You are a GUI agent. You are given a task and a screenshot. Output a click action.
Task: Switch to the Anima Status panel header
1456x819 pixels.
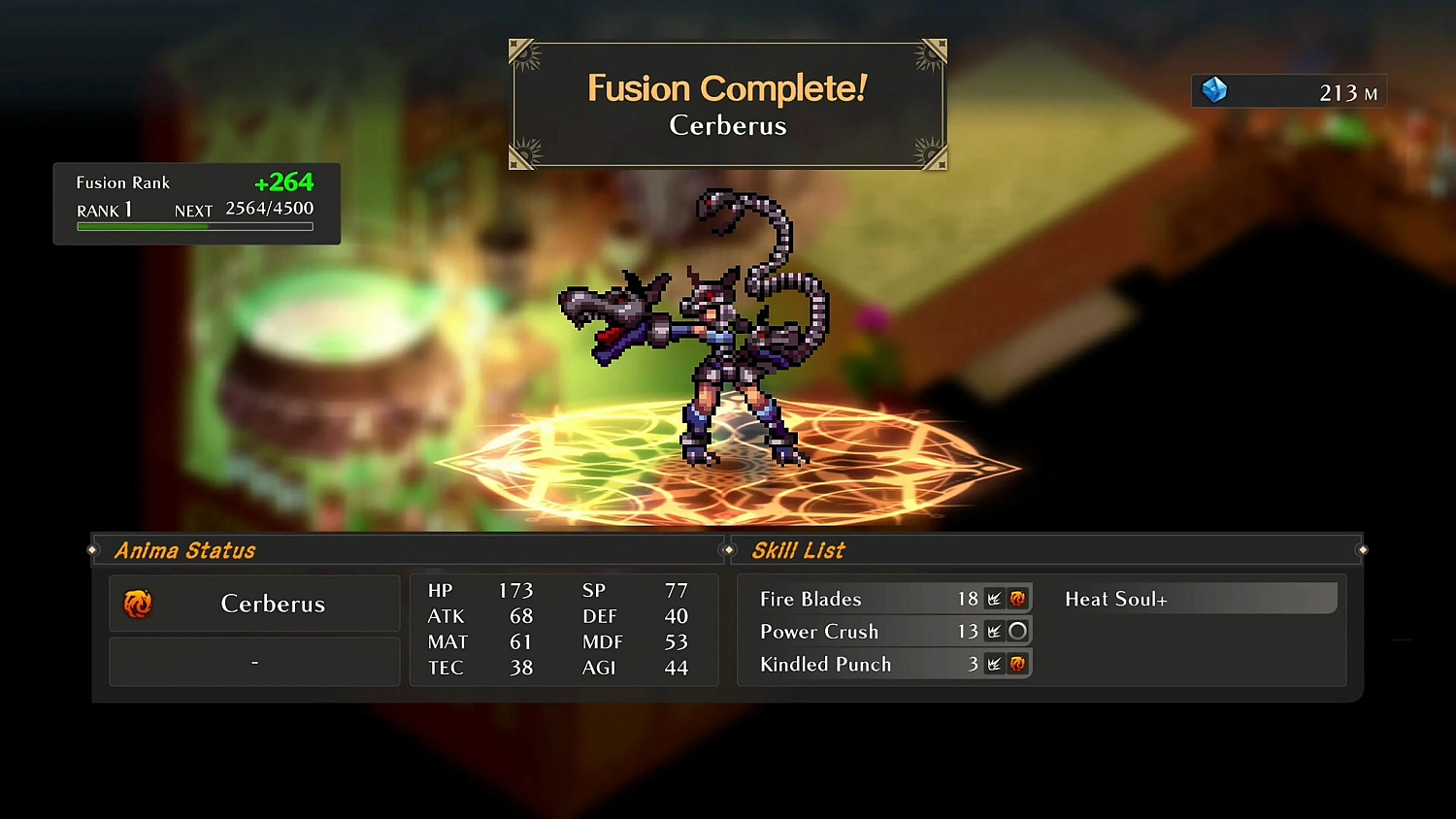coord(184,550)
